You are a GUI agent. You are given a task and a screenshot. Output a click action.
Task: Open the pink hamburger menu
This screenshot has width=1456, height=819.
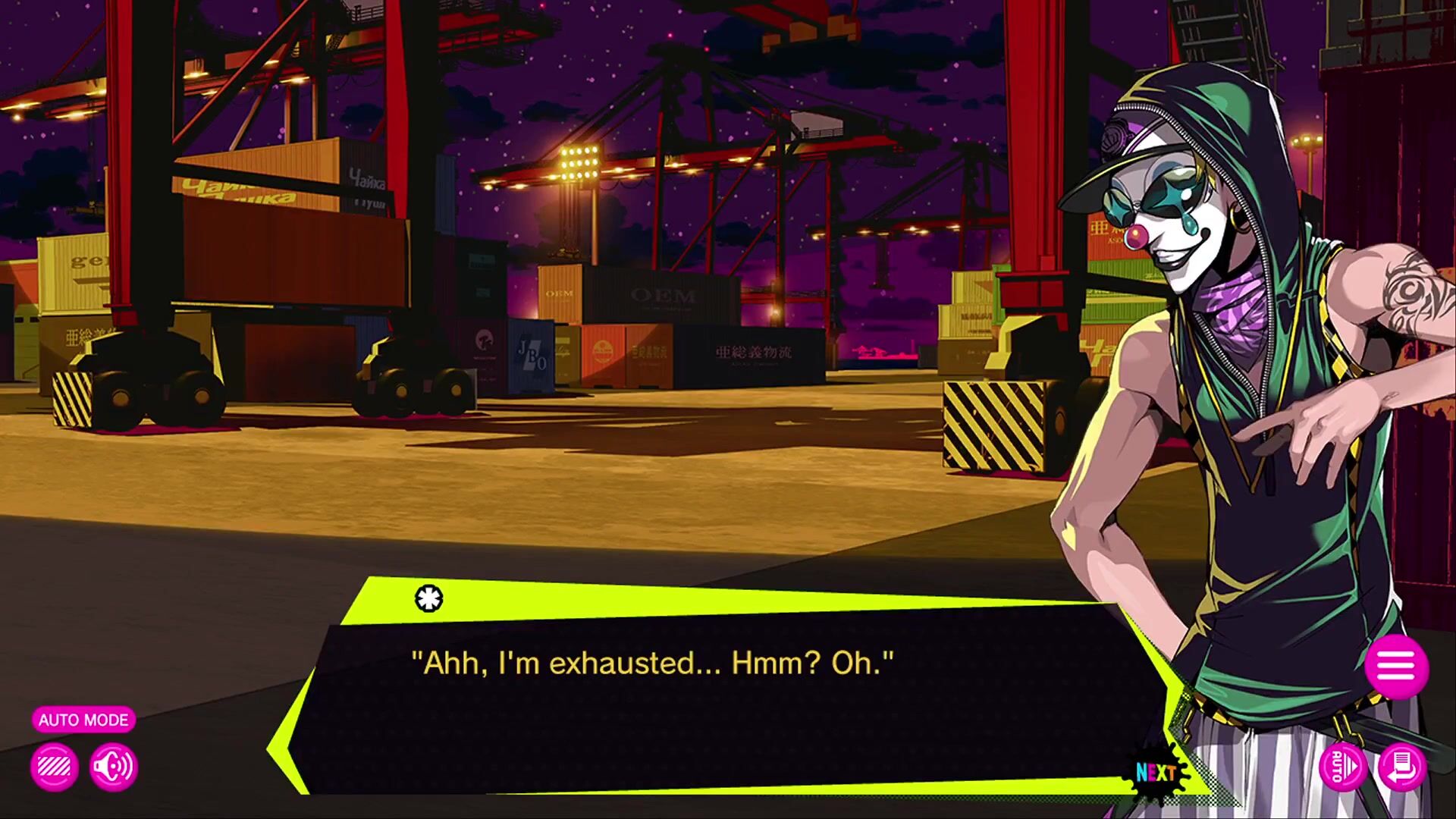(1396, 667)
